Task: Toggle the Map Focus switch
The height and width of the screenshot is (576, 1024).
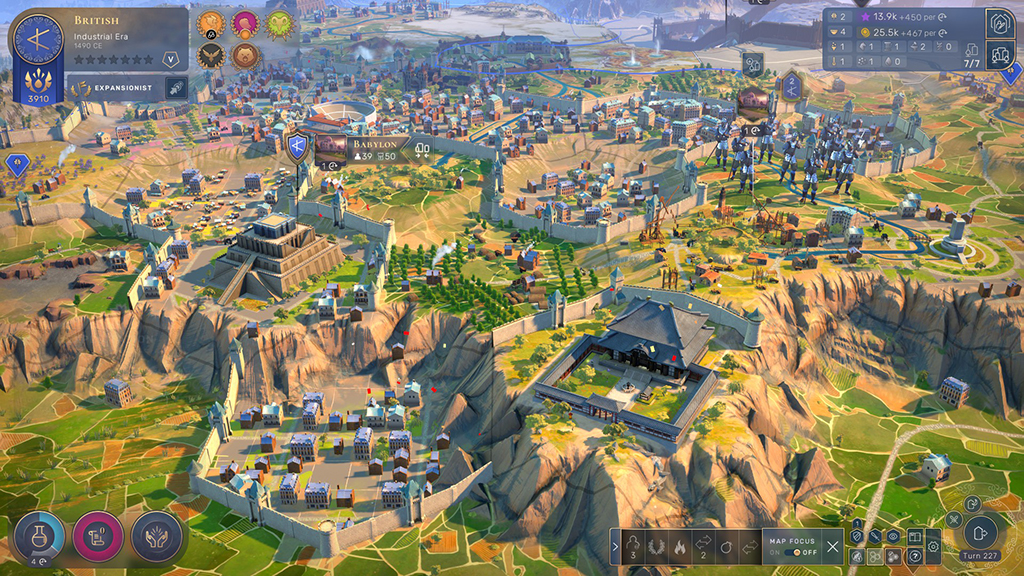Action: [x=796, y=552]
